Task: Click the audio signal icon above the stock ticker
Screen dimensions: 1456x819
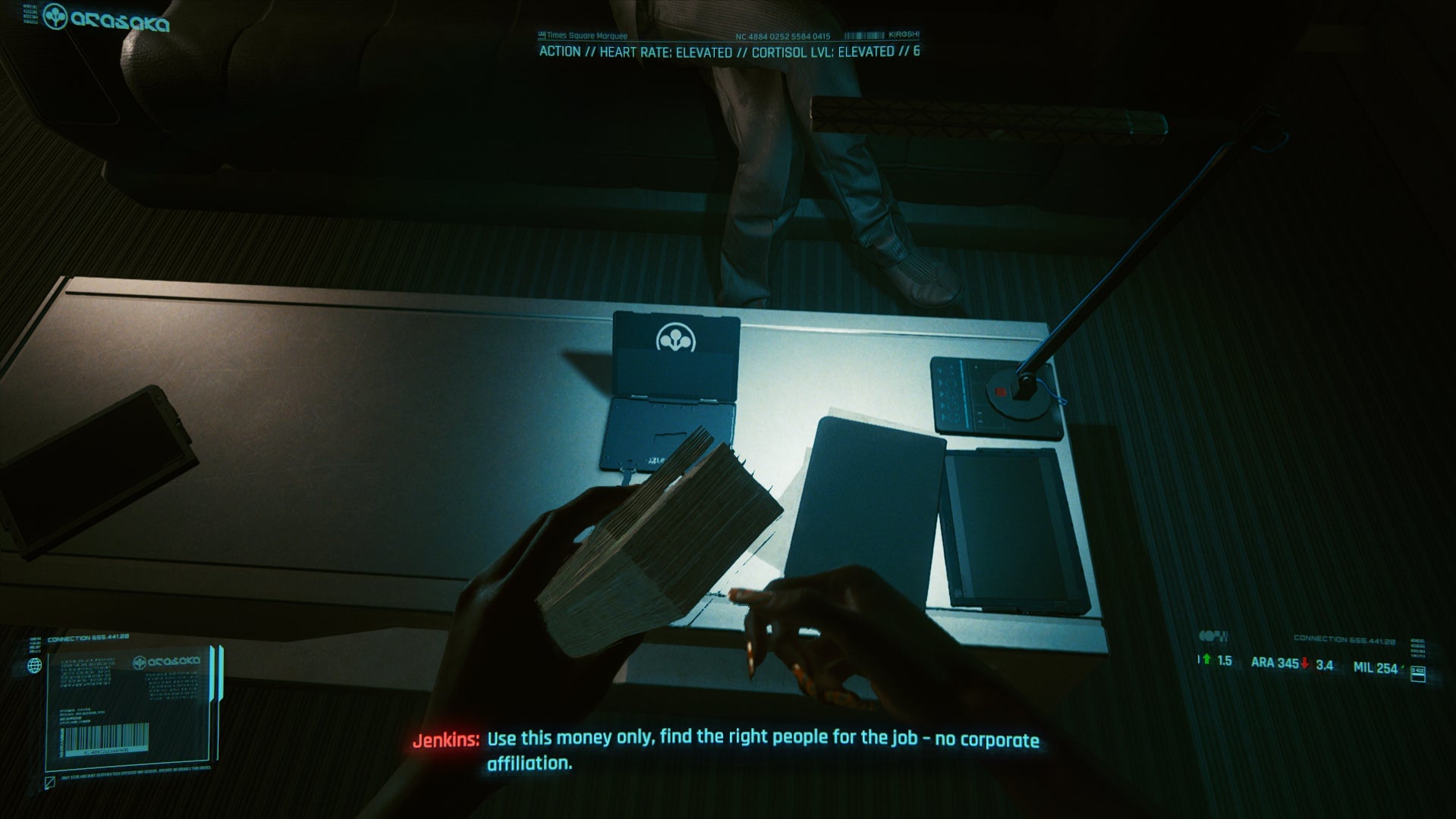Action: tap(1212, 637)
